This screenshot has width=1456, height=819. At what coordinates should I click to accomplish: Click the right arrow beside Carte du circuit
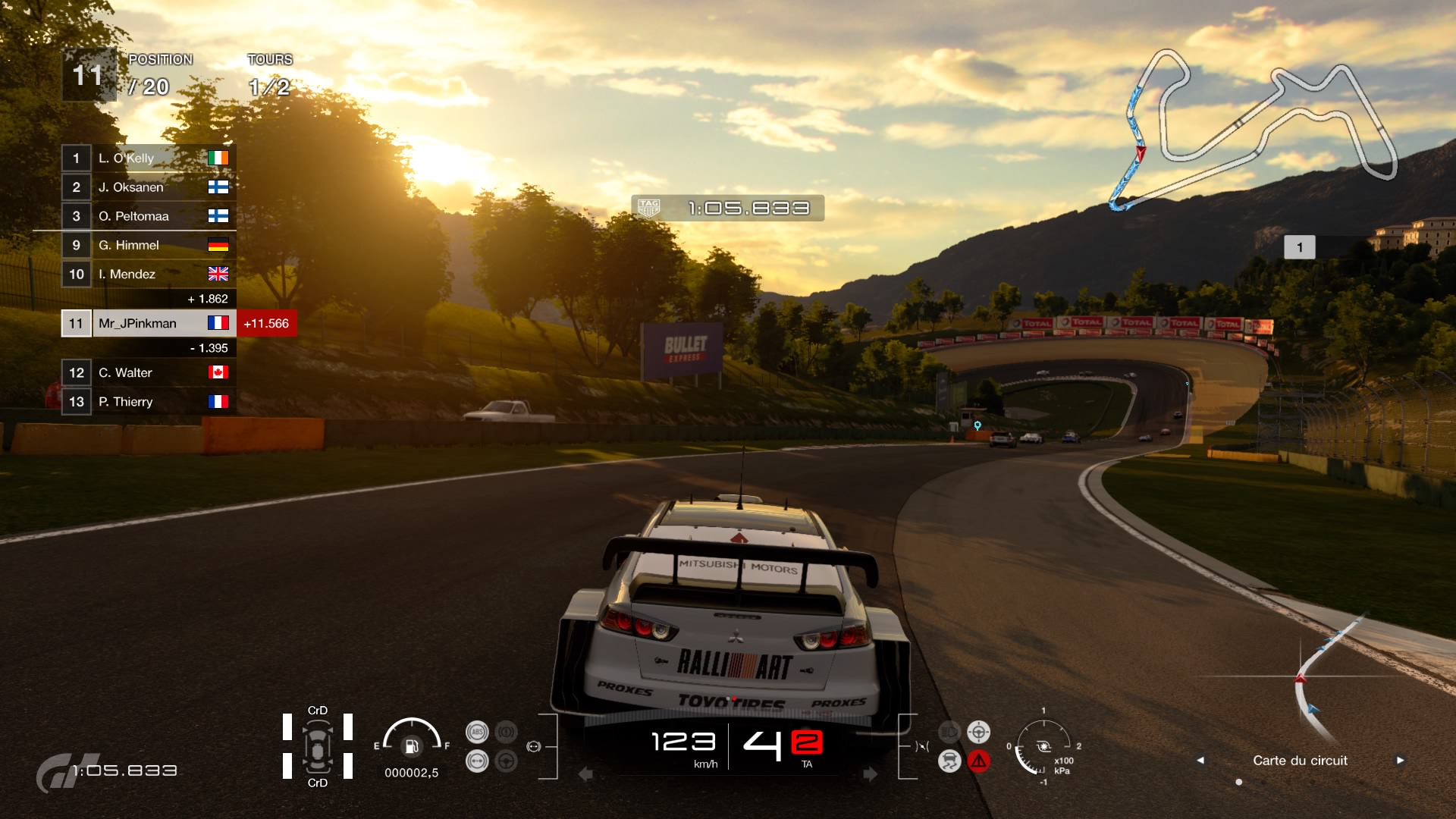(x=1399, y=760)
